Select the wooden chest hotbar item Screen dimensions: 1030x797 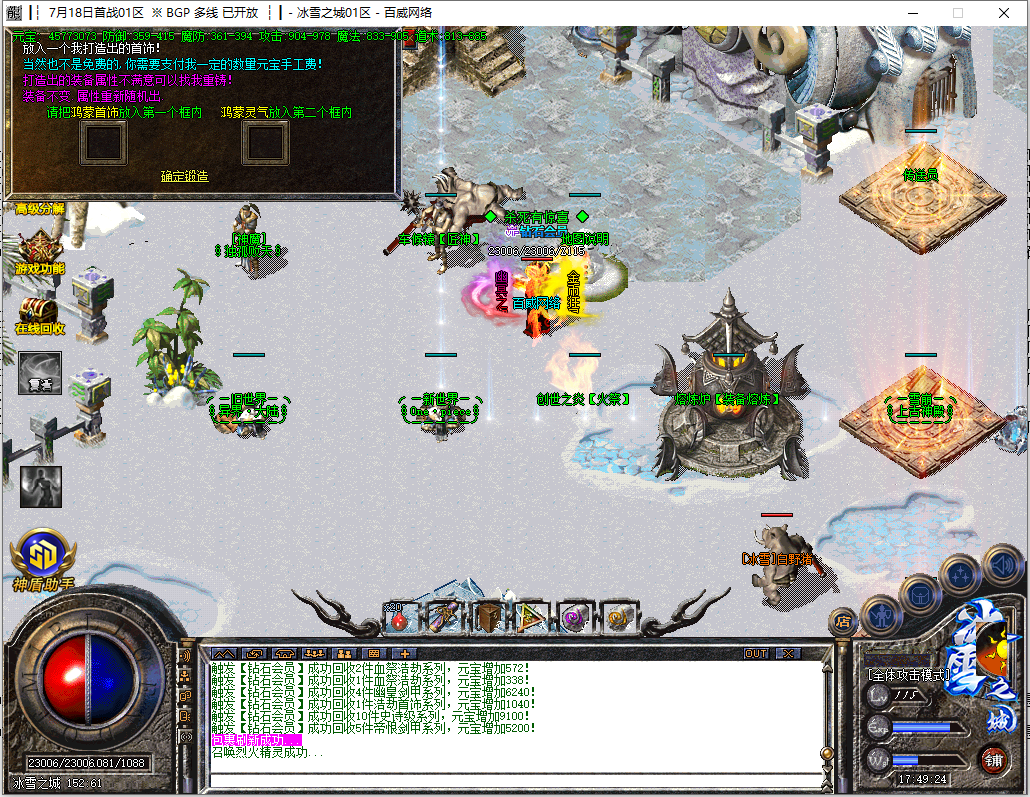pyautogui.click(x=487, y=618)
